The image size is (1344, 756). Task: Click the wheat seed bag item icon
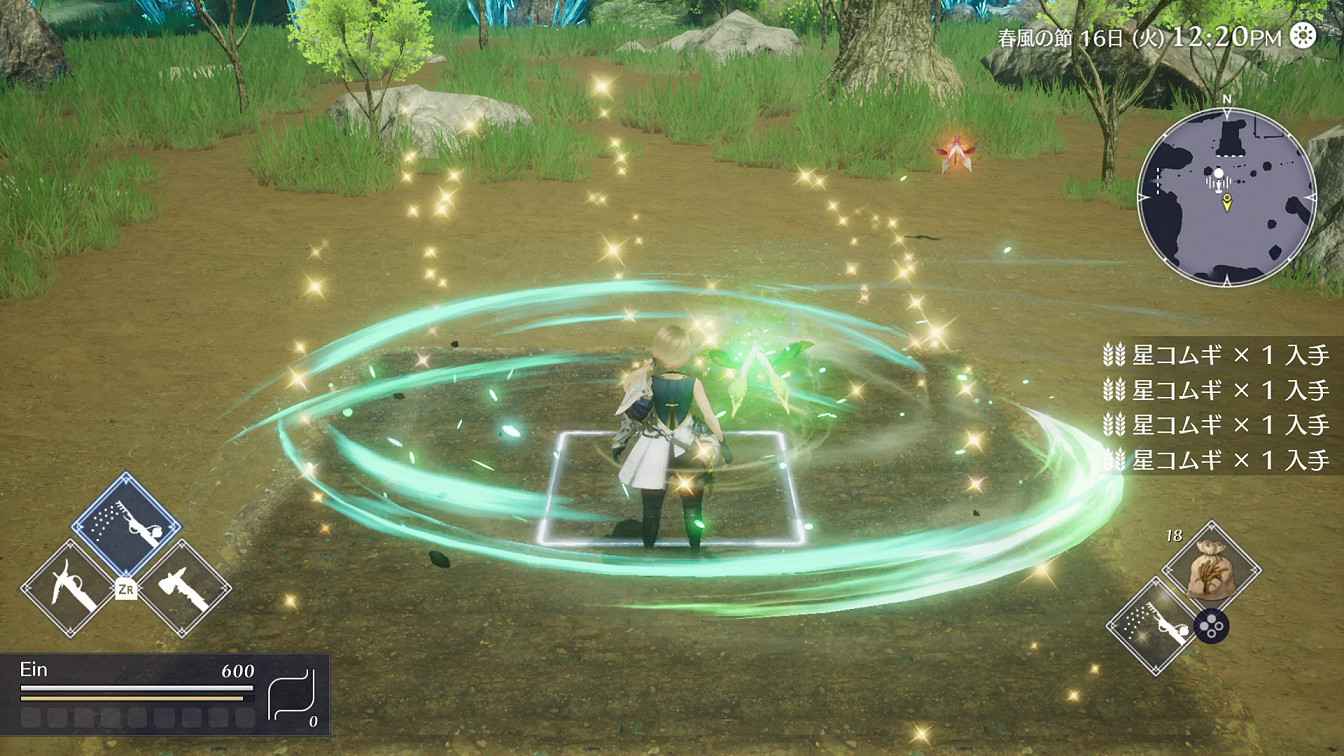click(1210, 568)
